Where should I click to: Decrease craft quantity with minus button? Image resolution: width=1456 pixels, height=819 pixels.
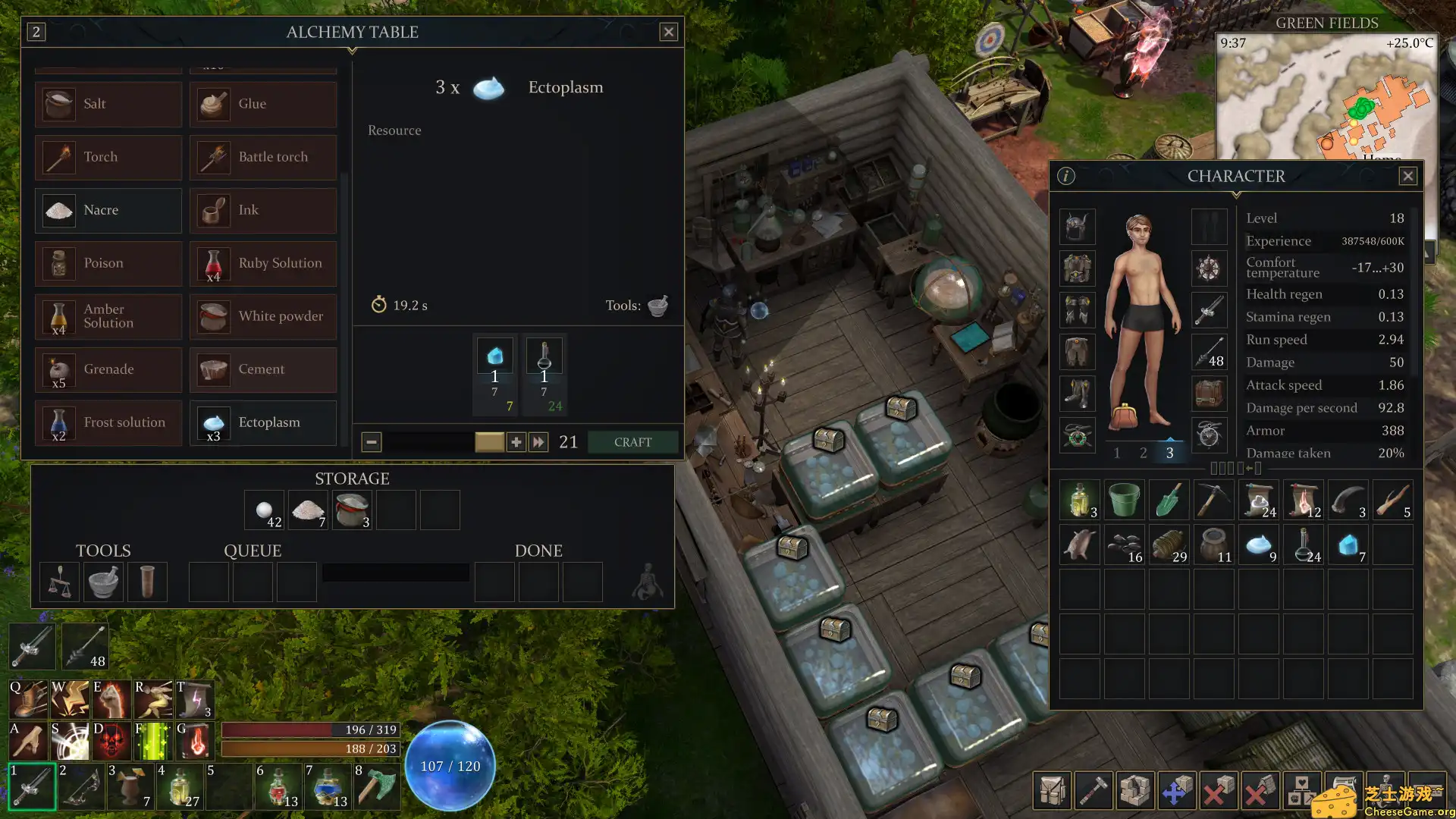click(372, 442)
